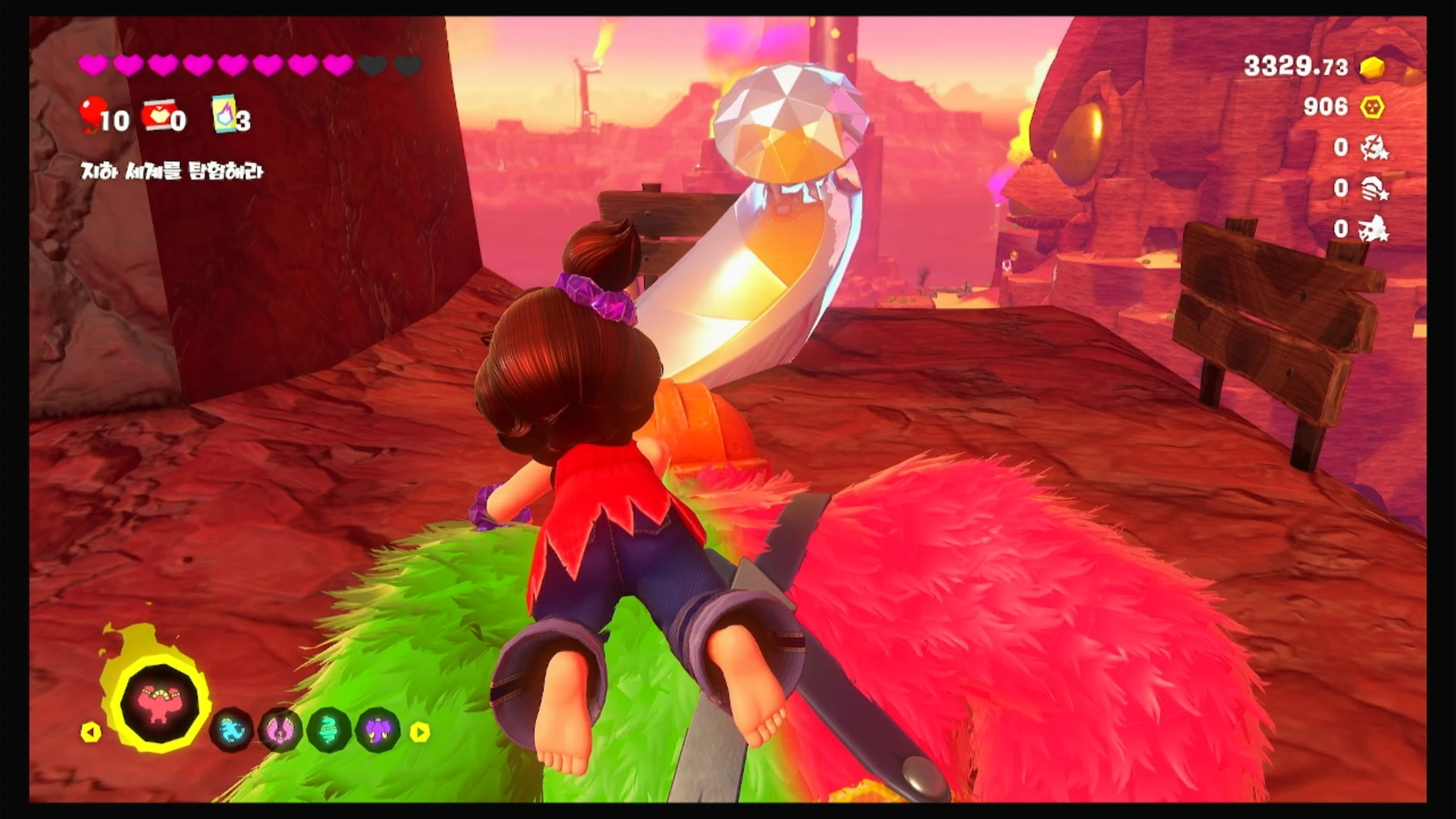Image resolution: width=1456 pixels, height=819 pixels.
Task: Click the yellow hexagon Banandium chip icon
Action: click(x=1372, y=107)
